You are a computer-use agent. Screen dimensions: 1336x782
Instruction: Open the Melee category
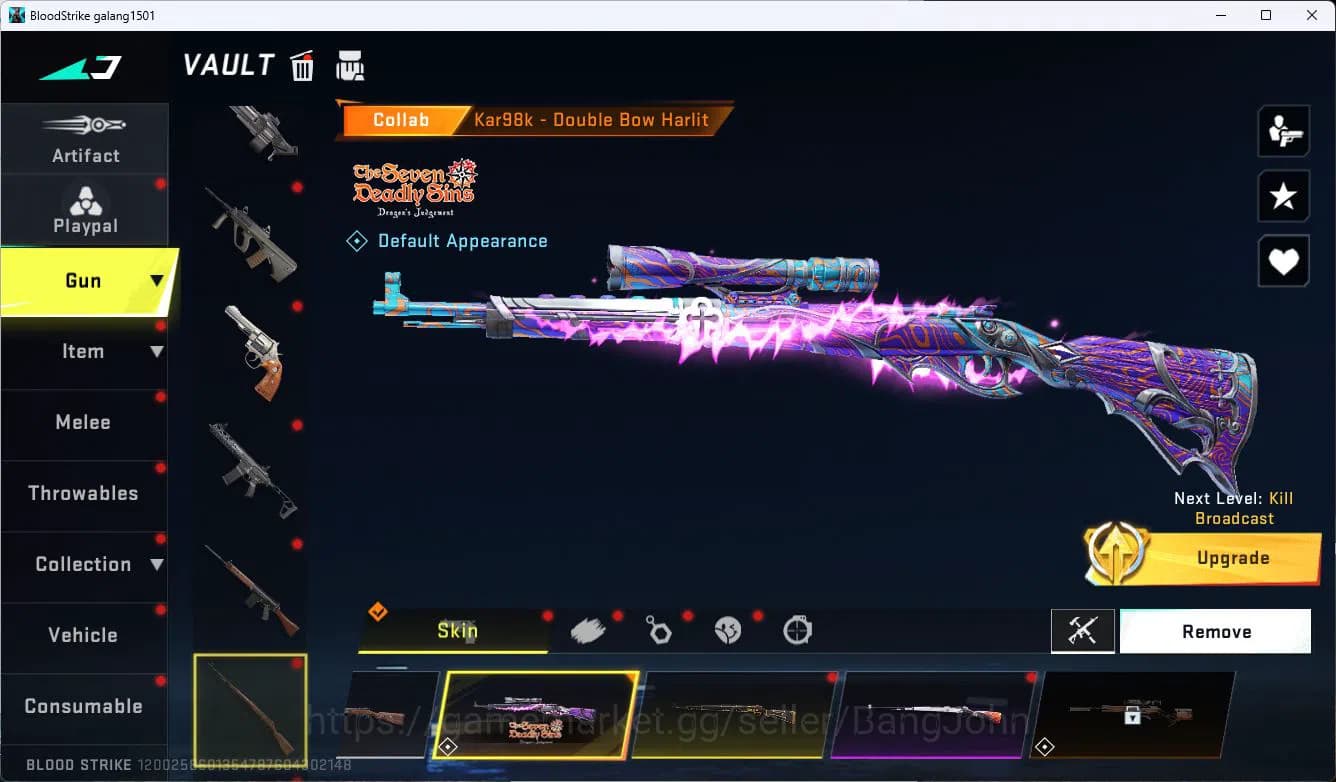pos(85,422)
